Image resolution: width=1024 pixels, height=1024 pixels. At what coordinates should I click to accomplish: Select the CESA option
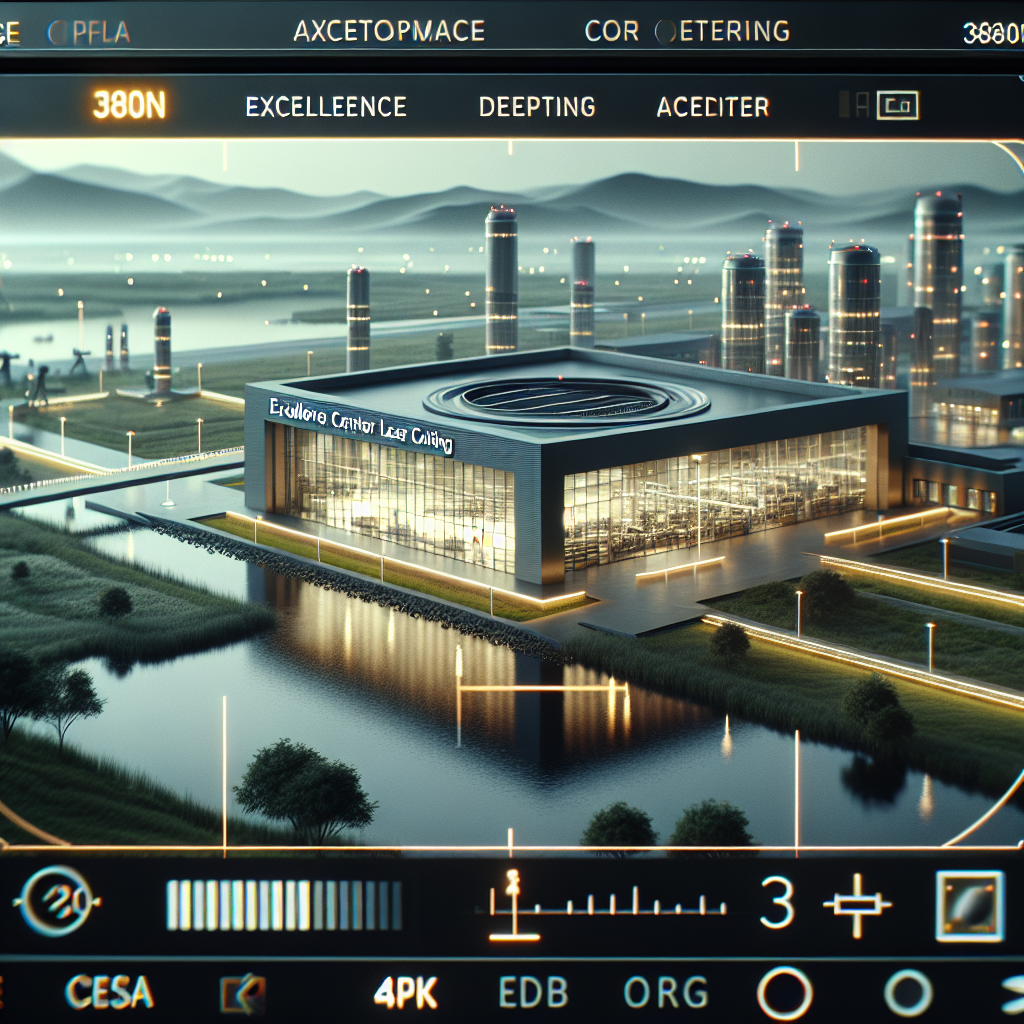tap(109, 993)
